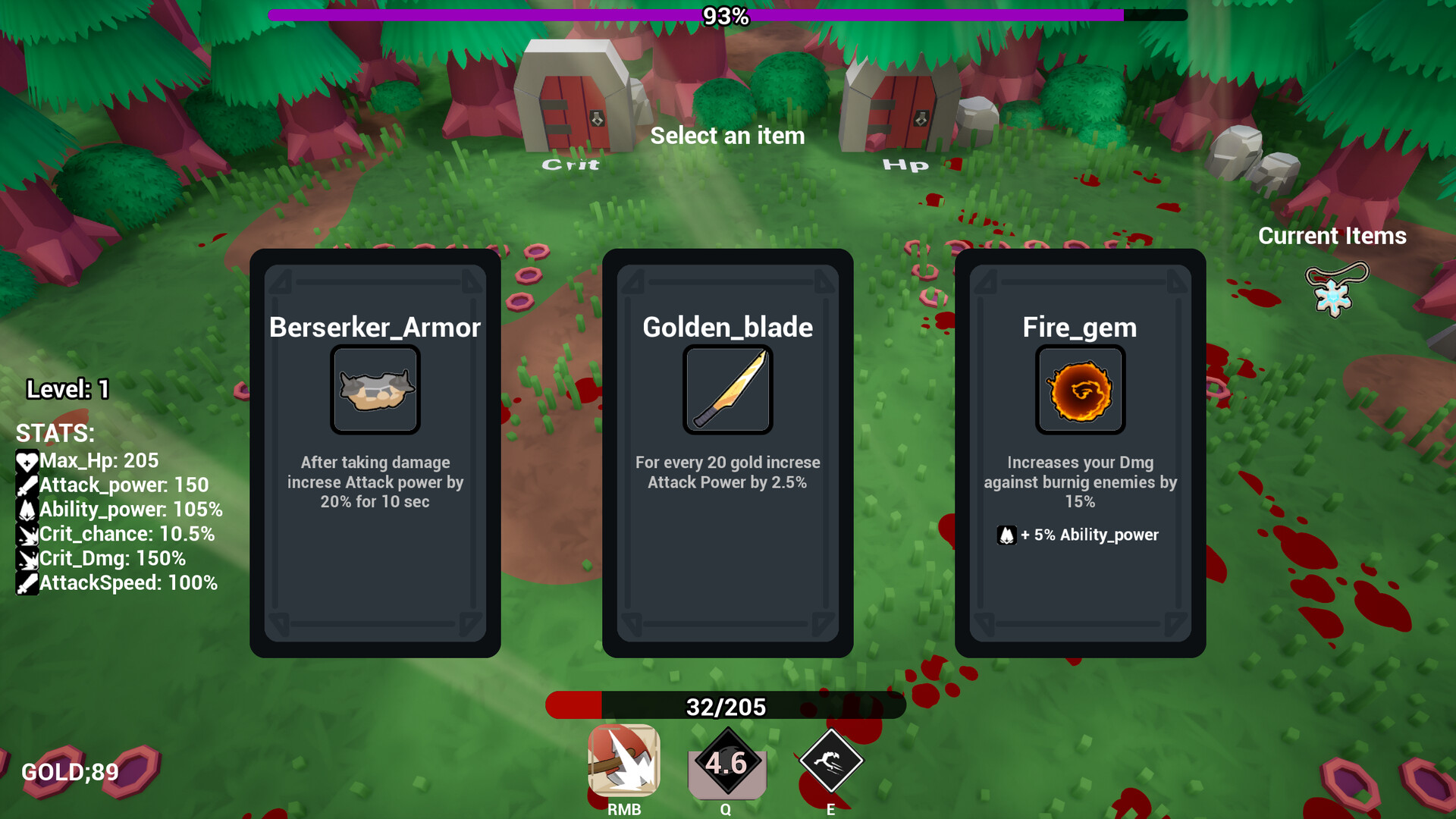
Task: Click the Max_Hp heart icon in stats
Action: pos(27,460)
